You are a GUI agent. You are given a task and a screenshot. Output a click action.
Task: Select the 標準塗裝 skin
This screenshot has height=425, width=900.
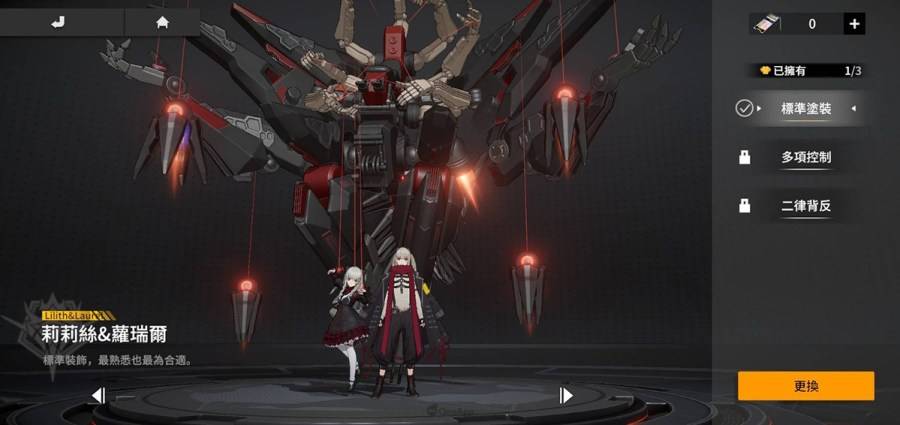806,108
